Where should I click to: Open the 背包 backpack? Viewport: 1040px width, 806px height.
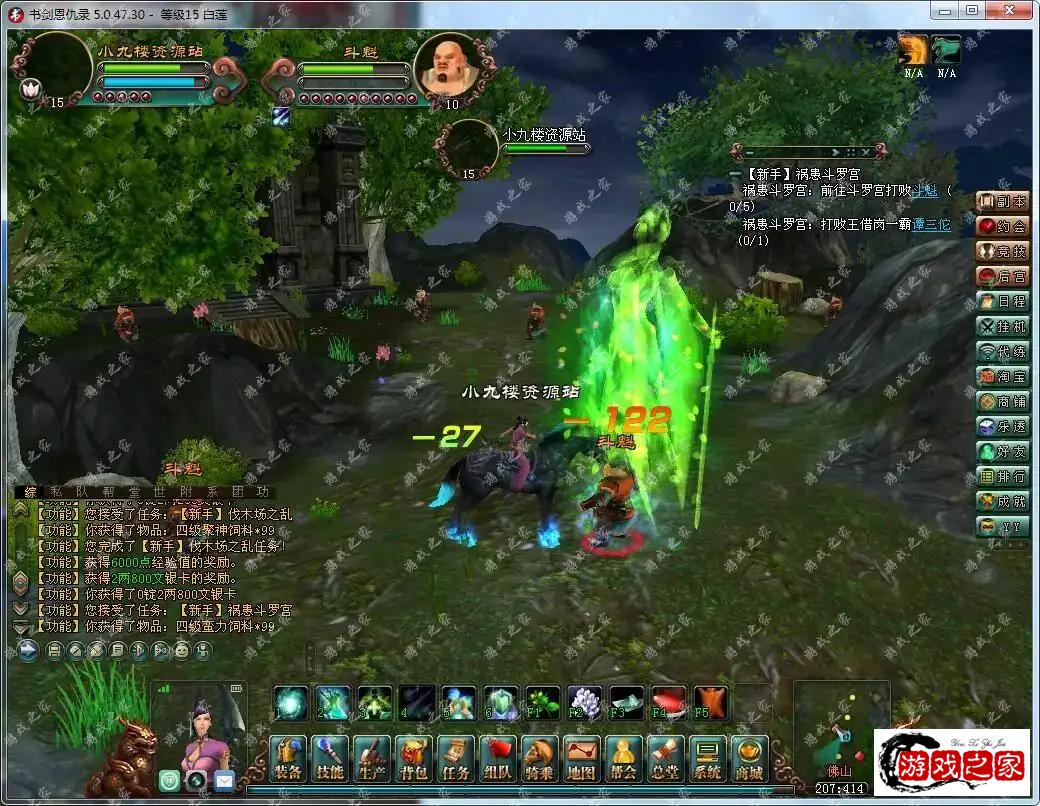click(x=413, y=759)
